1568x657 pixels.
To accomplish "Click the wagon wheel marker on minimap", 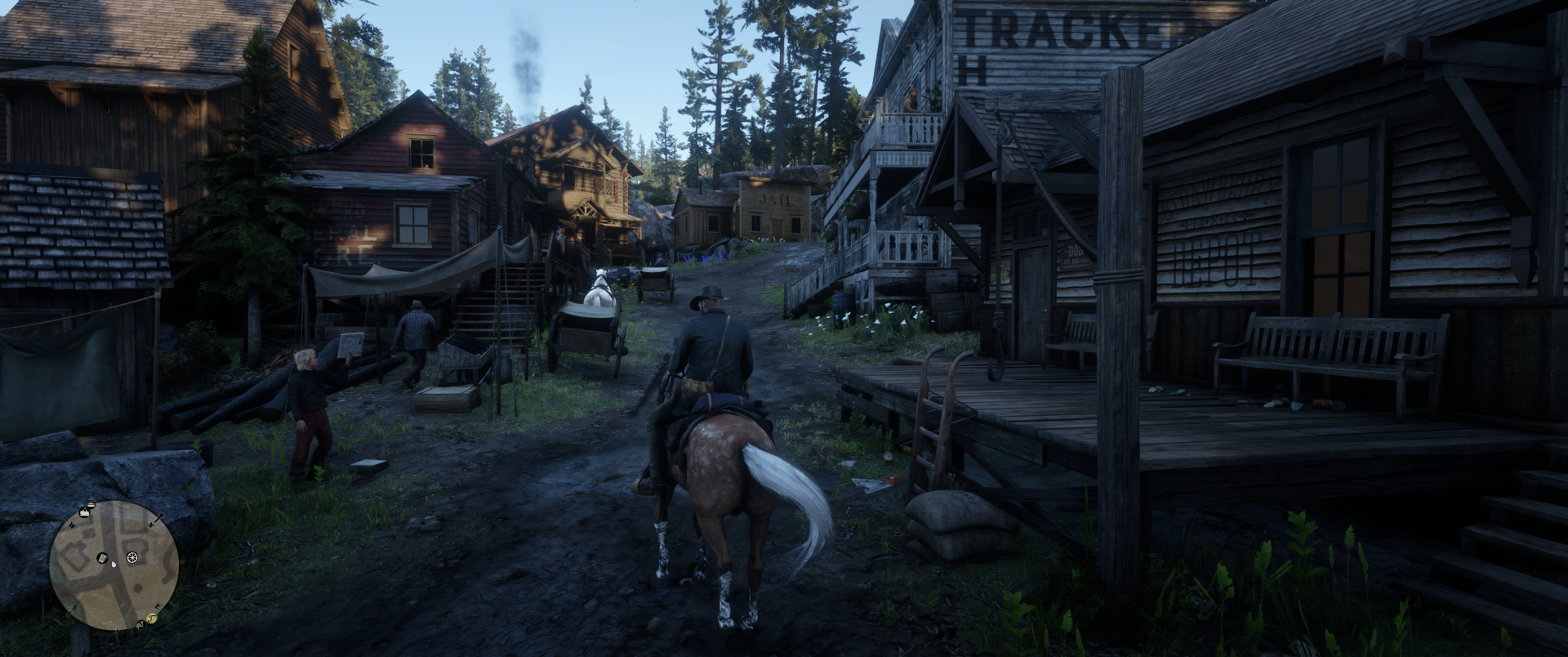I will click(x=131, y=559).
